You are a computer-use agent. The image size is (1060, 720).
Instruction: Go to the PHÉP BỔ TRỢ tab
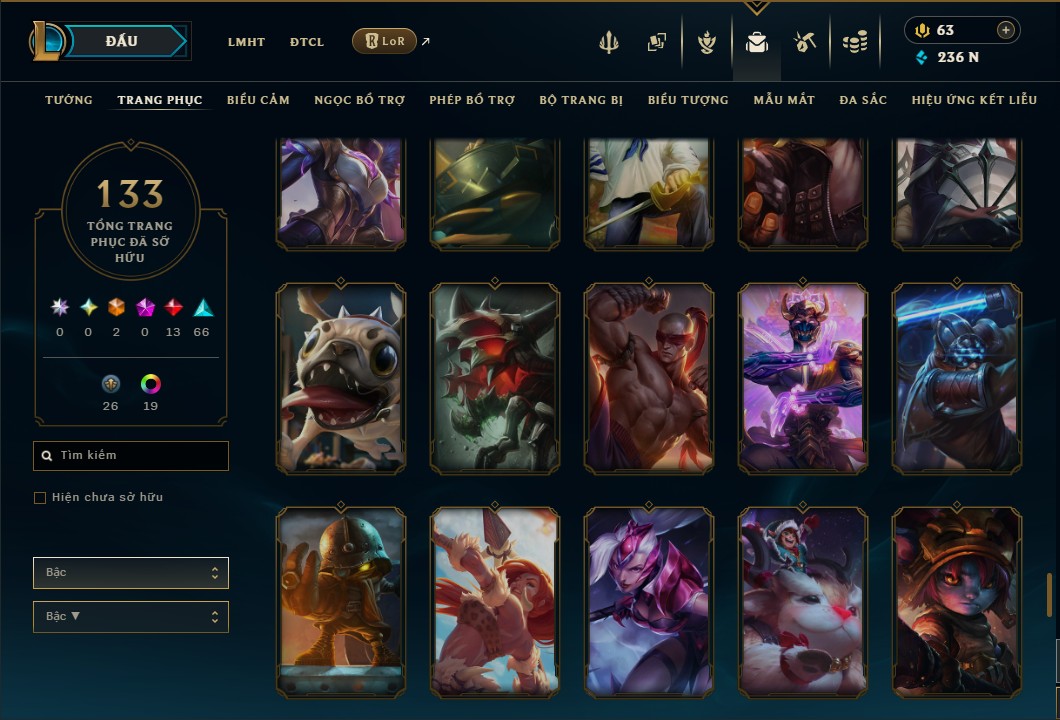pos(472,100)
